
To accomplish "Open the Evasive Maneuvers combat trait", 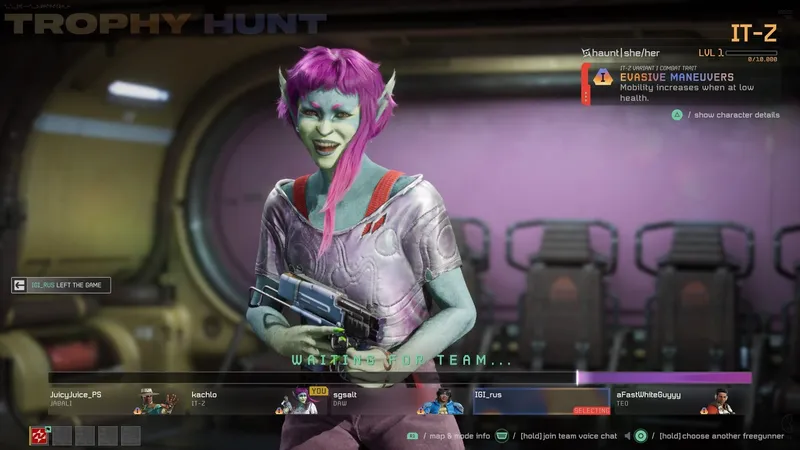I will click(x=668, y=84).
